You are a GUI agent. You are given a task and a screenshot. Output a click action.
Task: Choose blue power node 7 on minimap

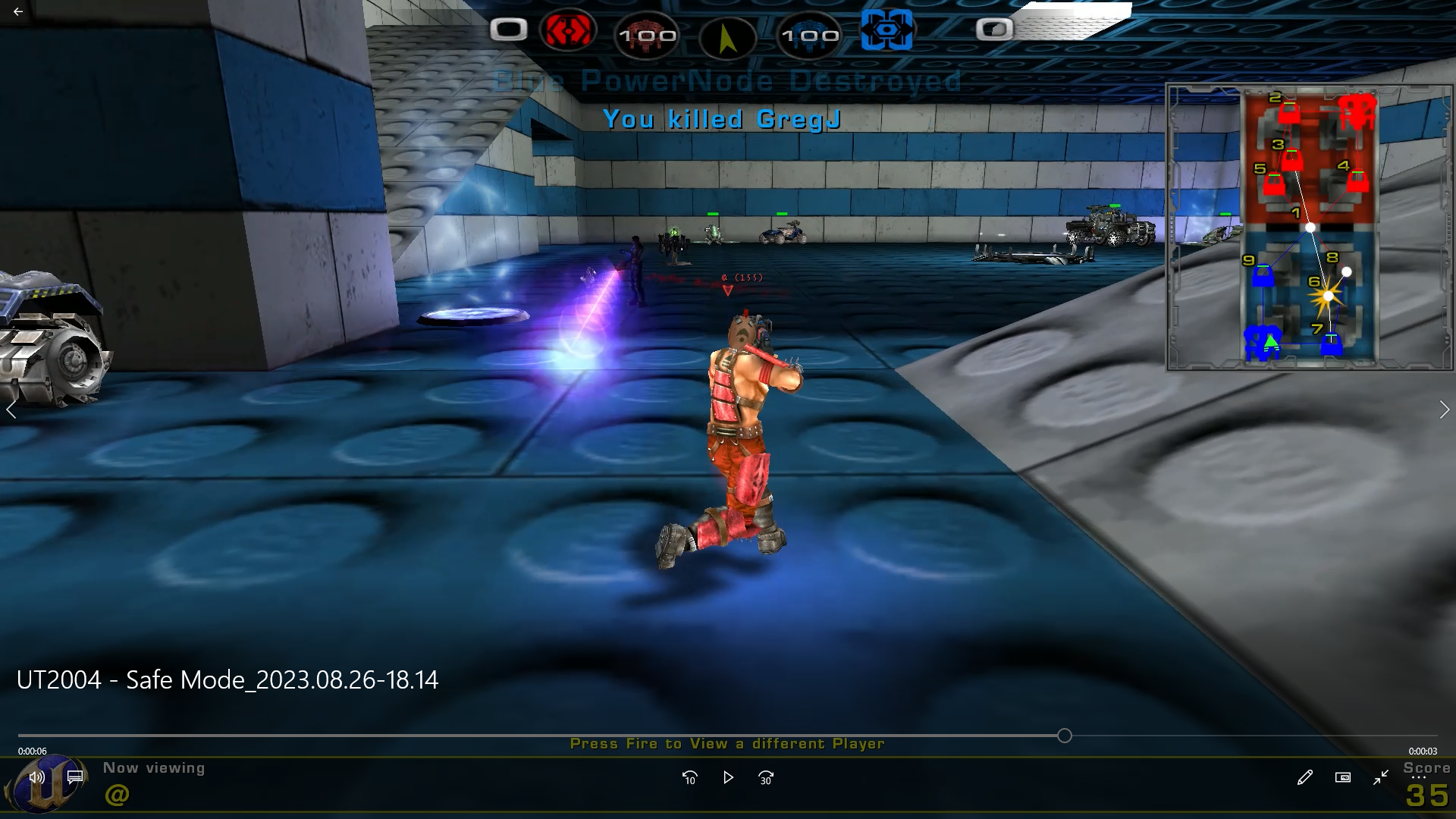point(1331,345)
